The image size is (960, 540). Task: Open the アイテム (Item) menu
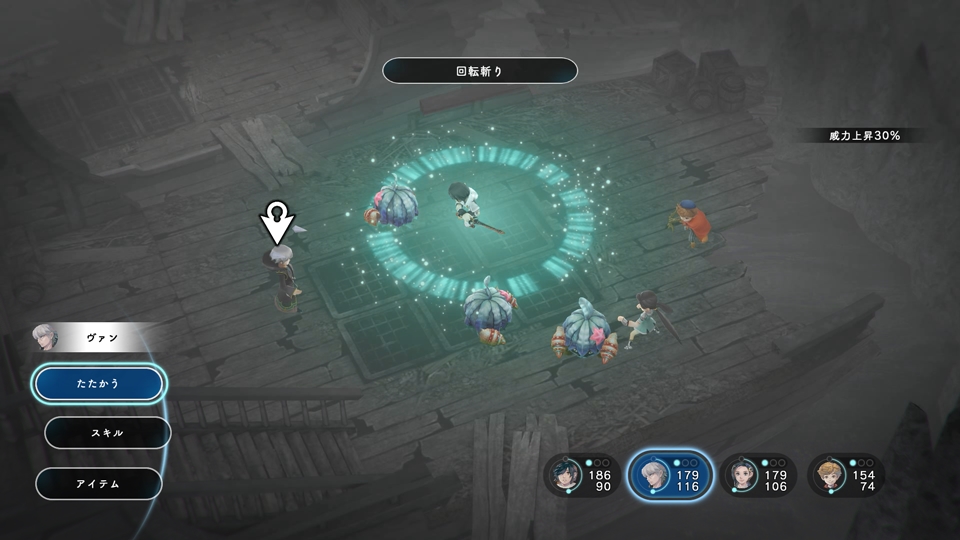click(x=98, y=484)
